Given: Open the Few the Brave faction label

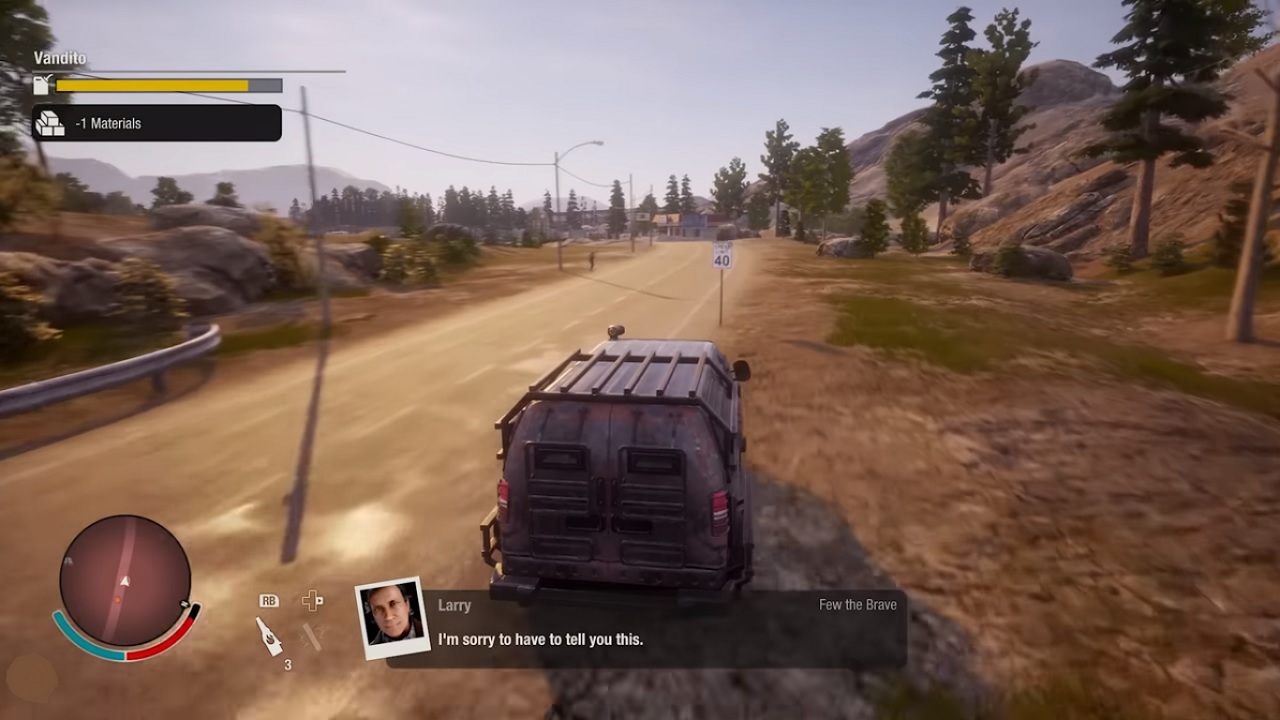Looking at the screenshot, I should [856, 604].
